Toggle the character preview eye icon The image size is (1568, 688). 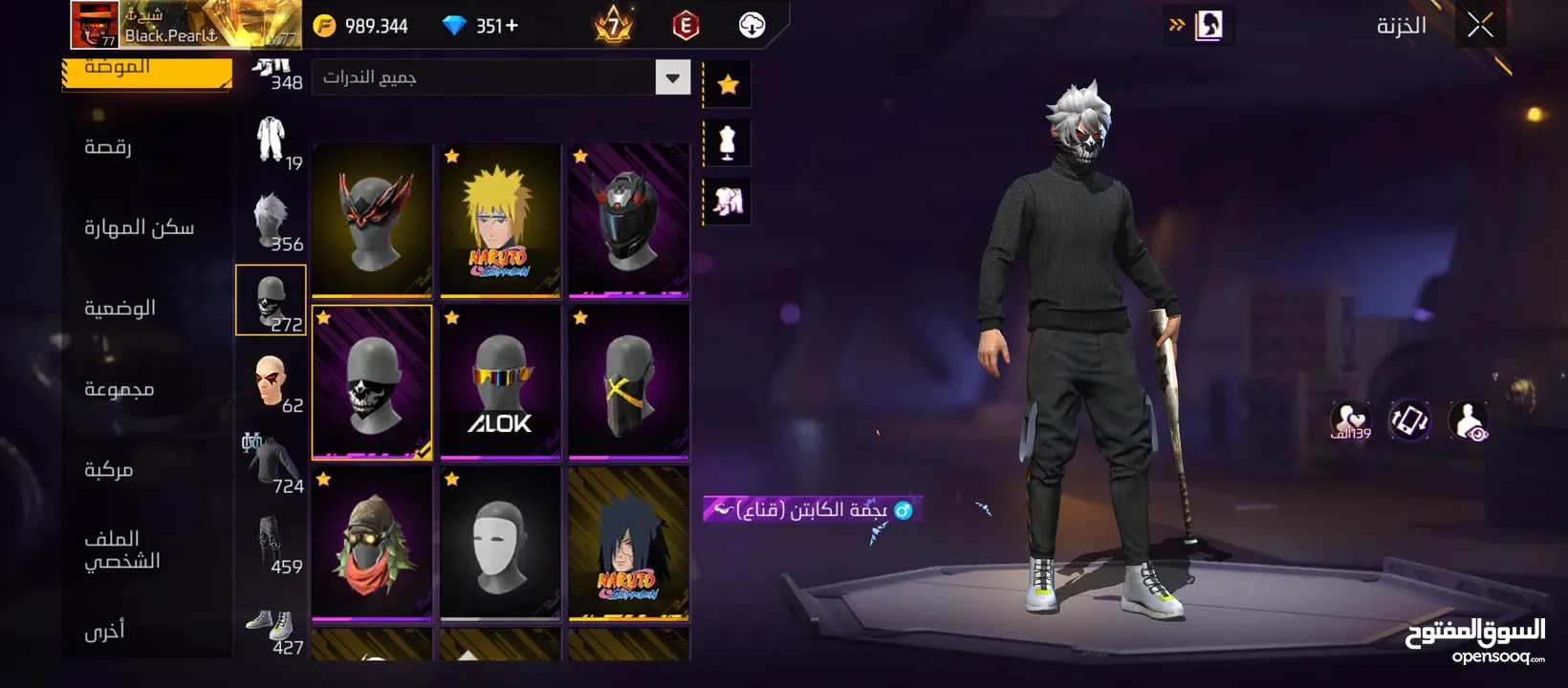1468,420
